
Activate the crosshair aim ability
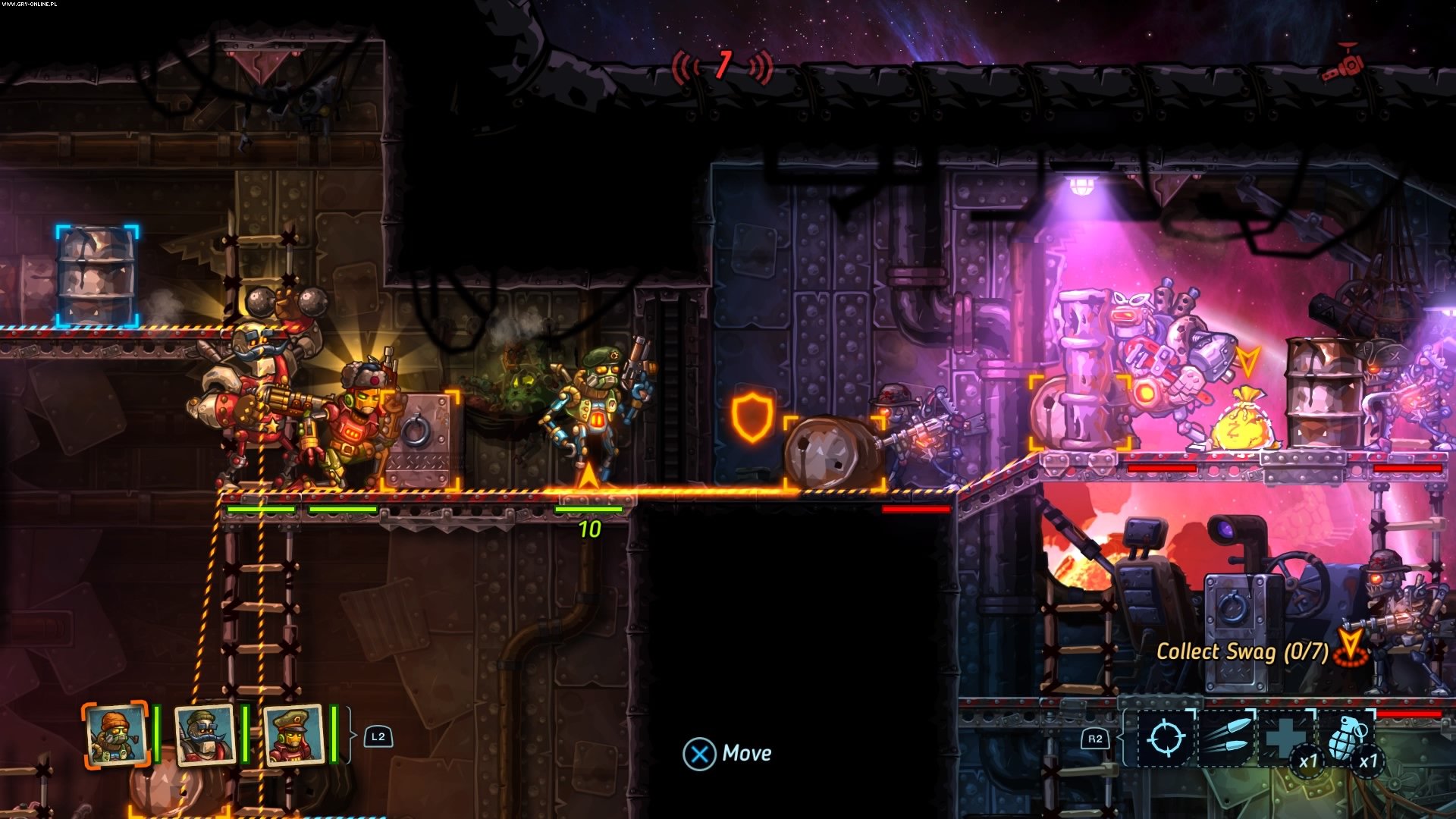[1166, 737]
